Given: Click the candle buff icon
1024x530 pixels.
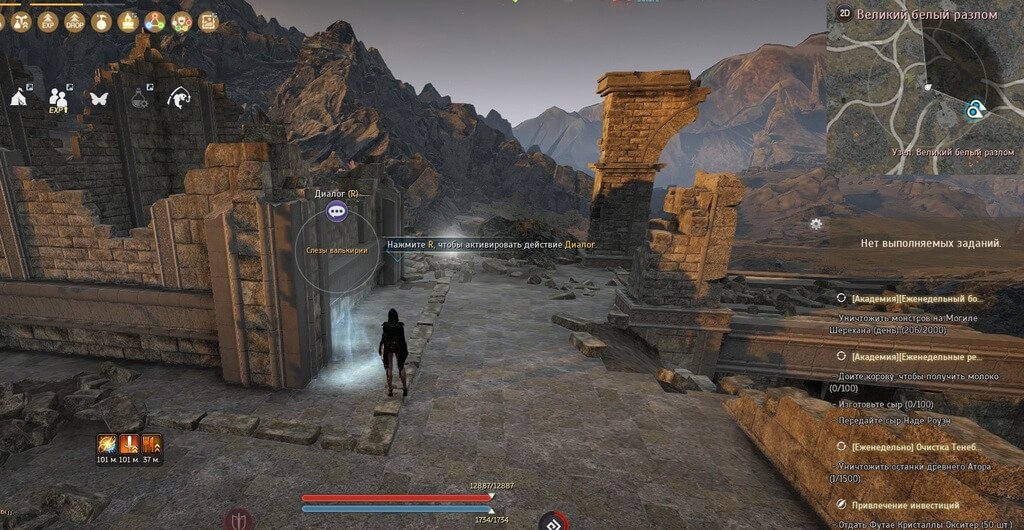Looking at the screenshot, I should [127, 20].
